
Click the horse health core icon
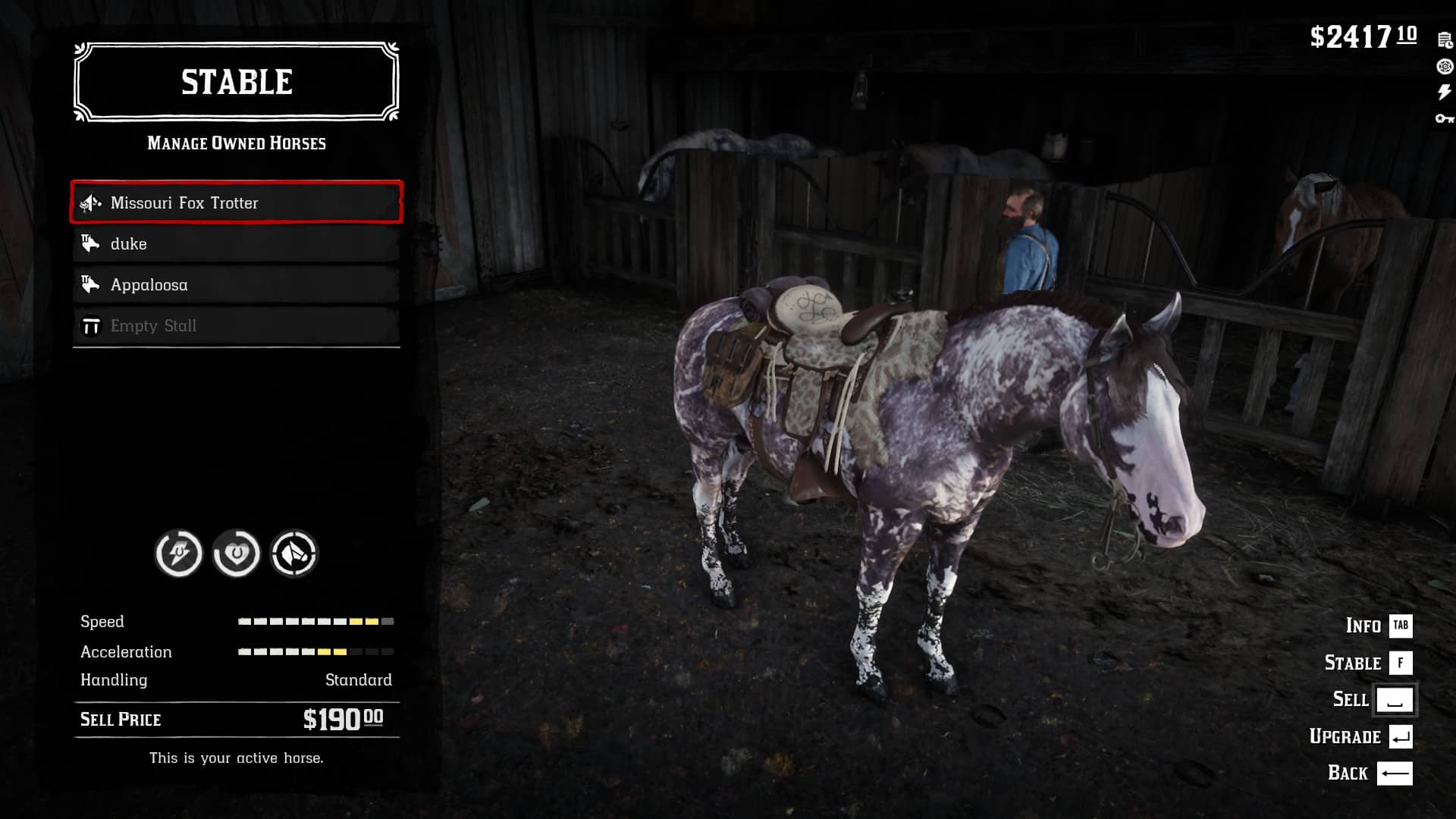pos(237,554)
